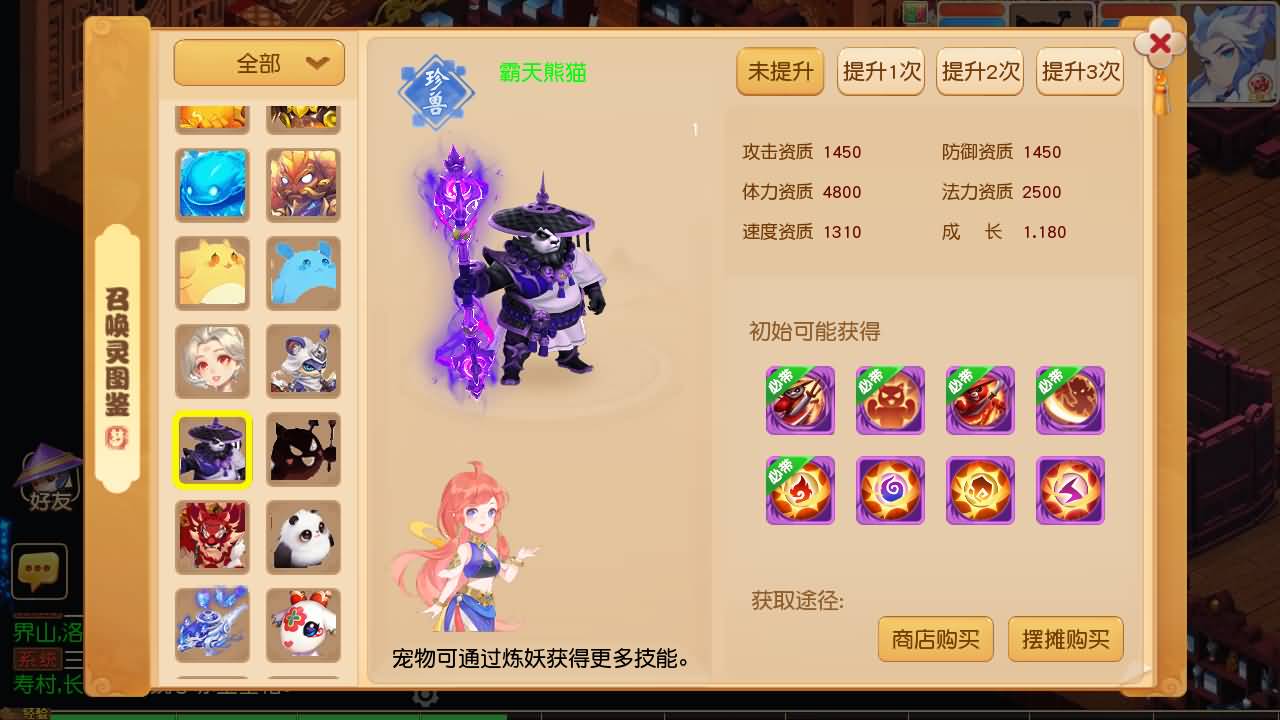Select the blue teapot pet icon
This screenshot has height=720, width=1280.
click(212, 625)
